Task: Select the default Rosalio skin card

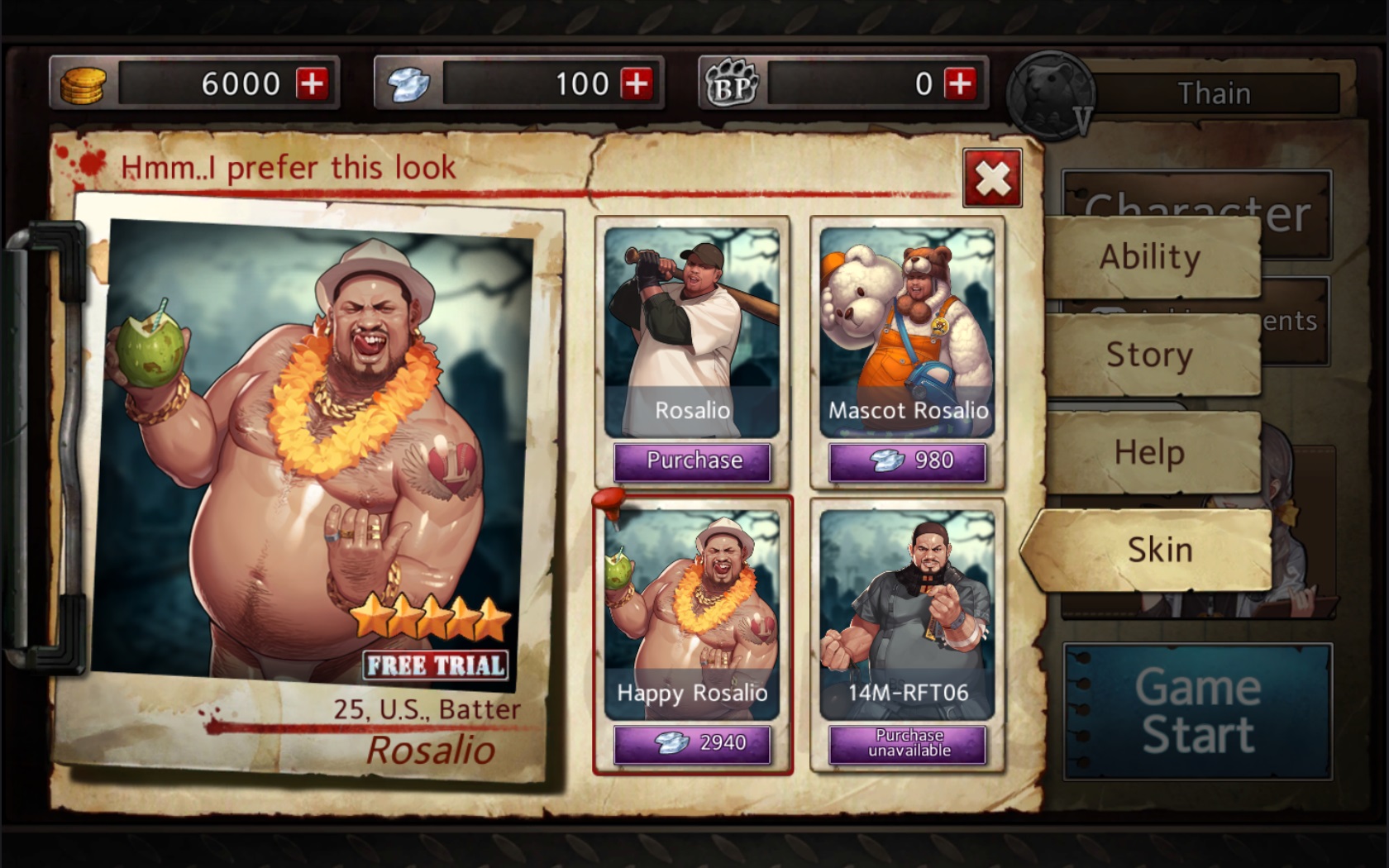Action: pos(692,332)
